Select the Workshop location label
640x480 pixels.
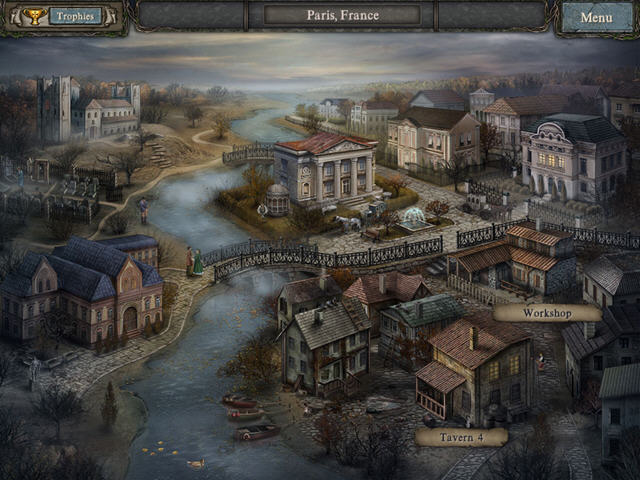tap(547, 313)
